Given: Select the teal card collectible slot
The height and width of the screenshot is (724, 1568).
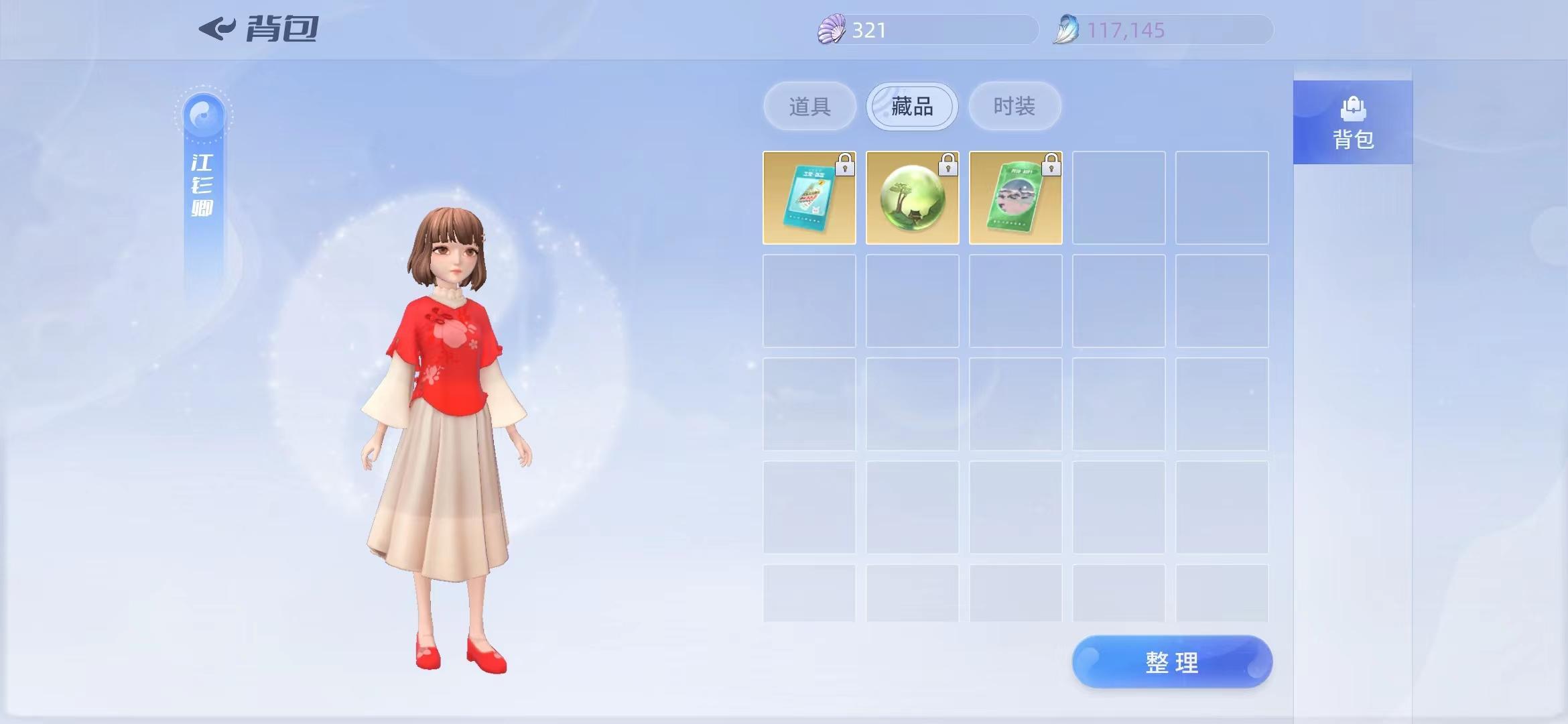Looking at the screenshot, I should tap(809, 198).
